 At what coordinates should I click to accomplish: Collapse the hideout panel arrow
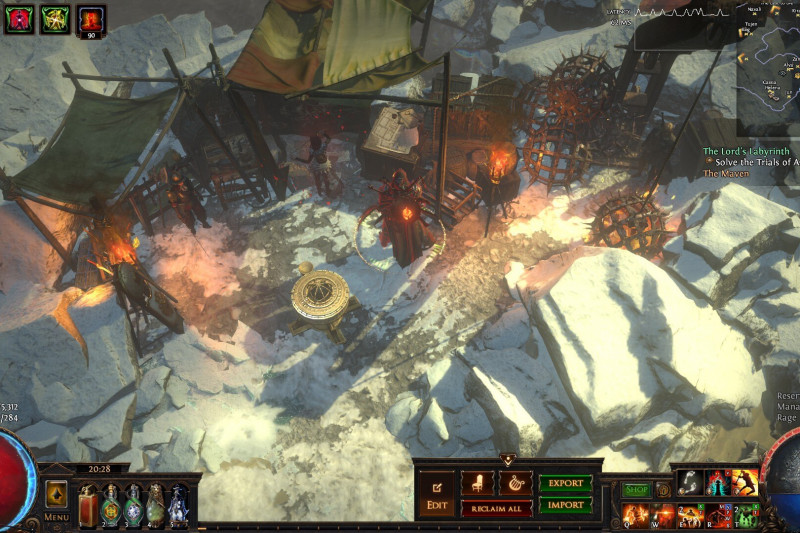pyautogui.click(x=508, y=460)
